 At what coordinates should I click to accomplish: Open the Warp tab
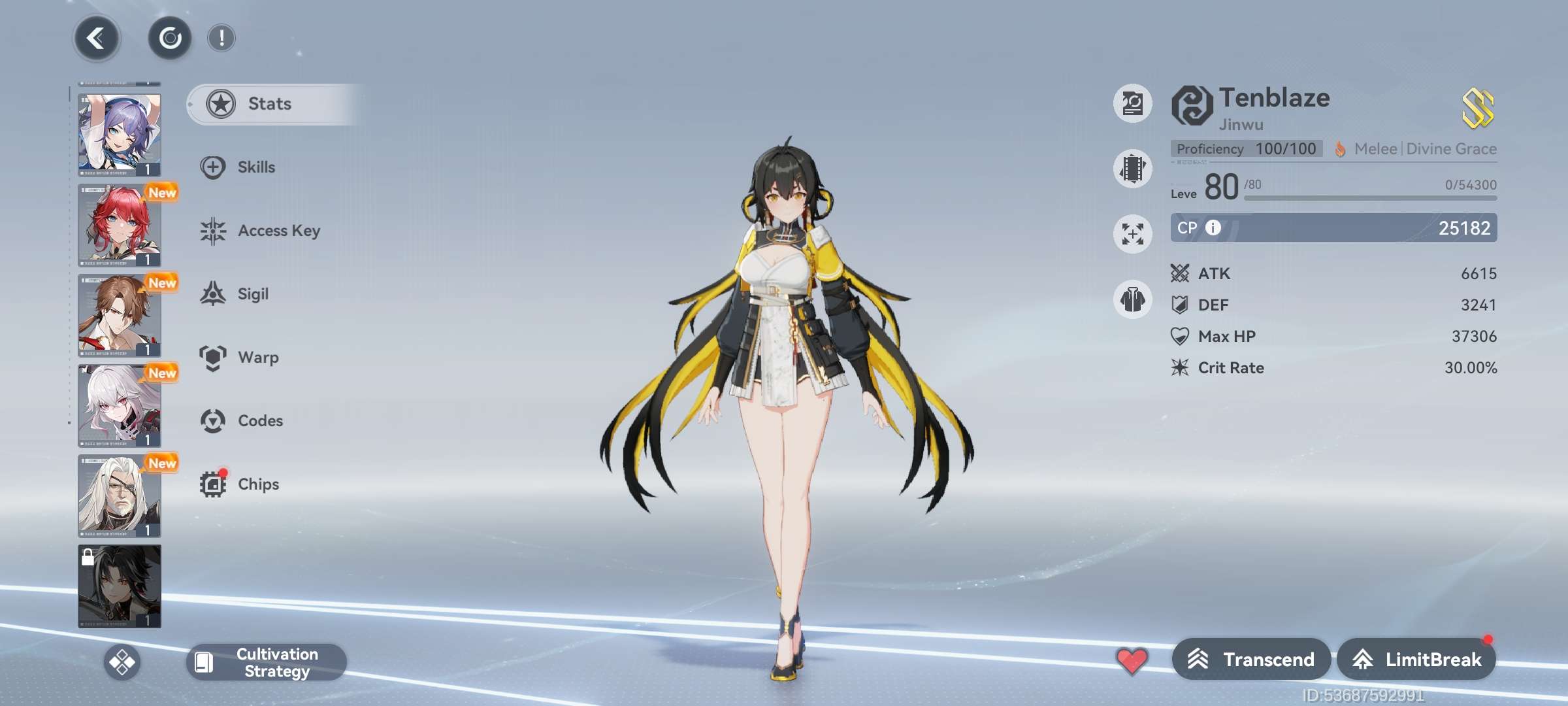point(257,358)
